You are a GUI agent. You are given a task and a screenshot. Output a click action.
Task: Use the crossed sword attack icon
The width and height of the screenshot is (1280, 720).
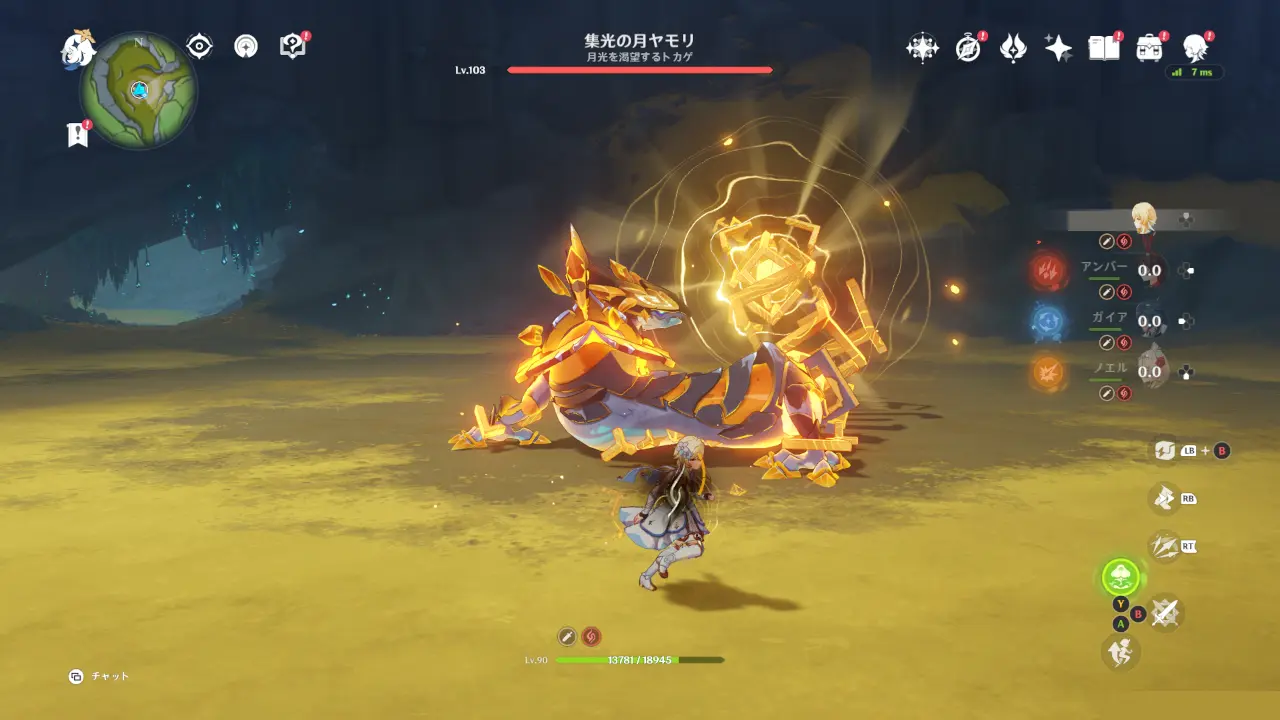1164,612
